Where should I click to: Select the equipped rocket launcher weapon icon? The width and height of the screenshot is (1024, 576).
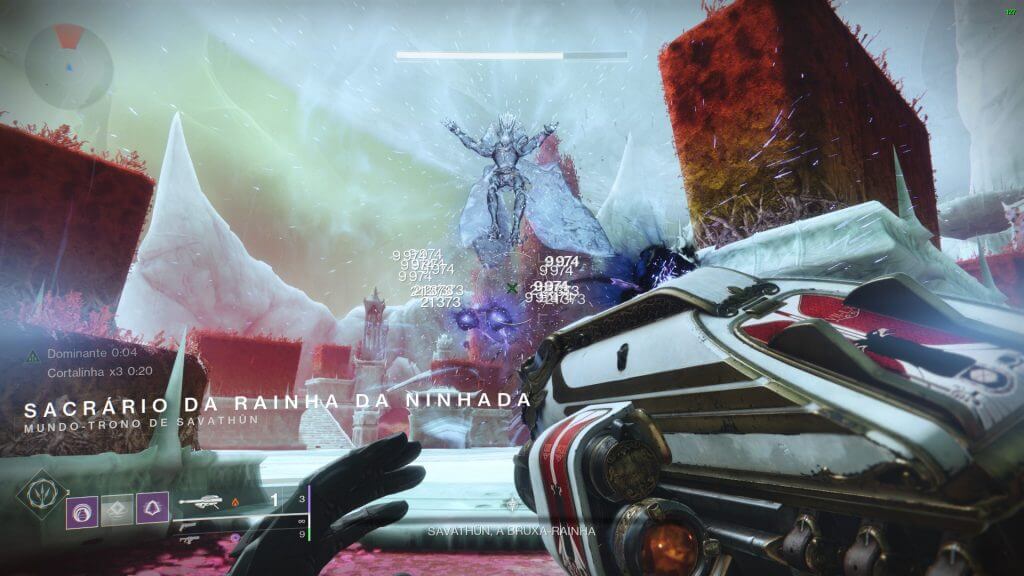tap(199, 502)
